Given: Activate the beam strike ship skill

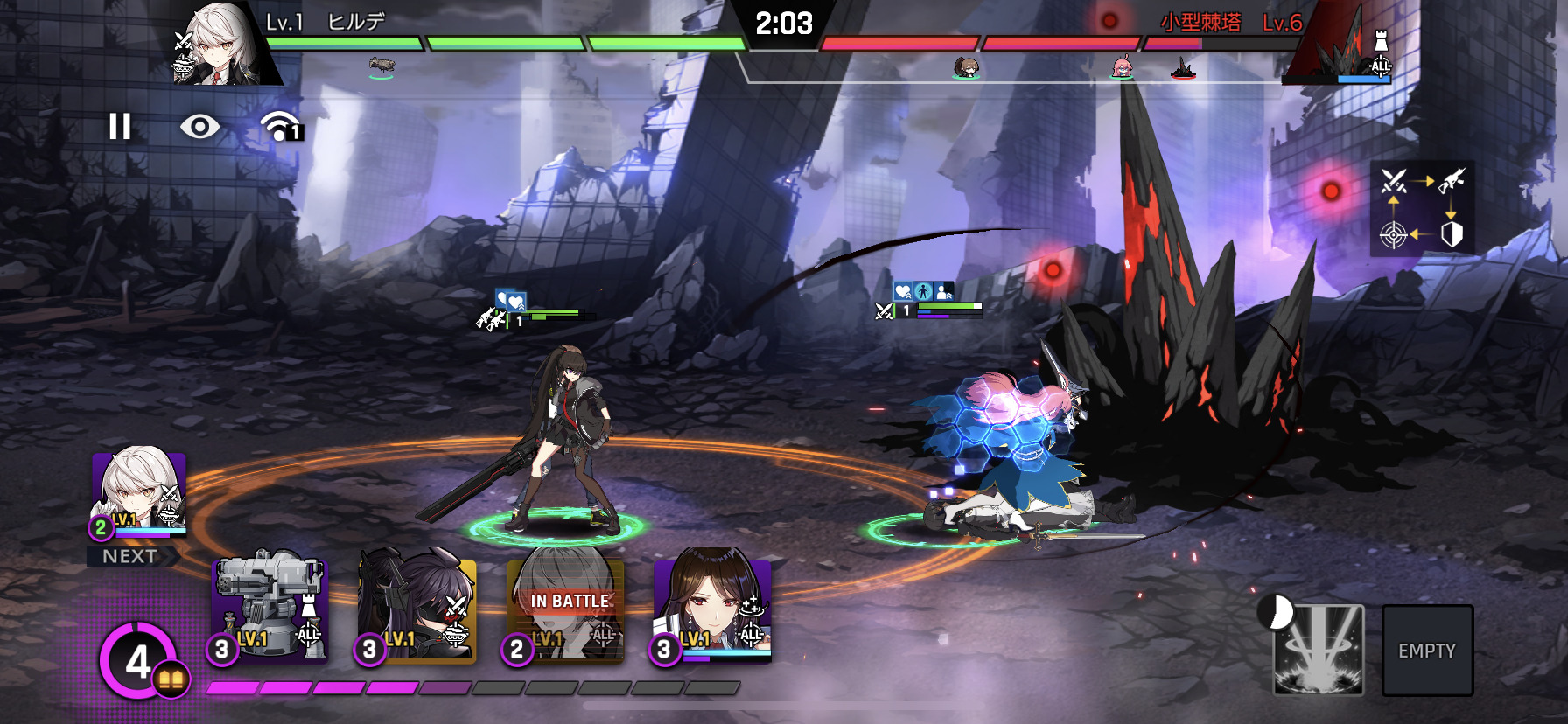Looking at the screenshot, I should click(x=1318, y=650).
